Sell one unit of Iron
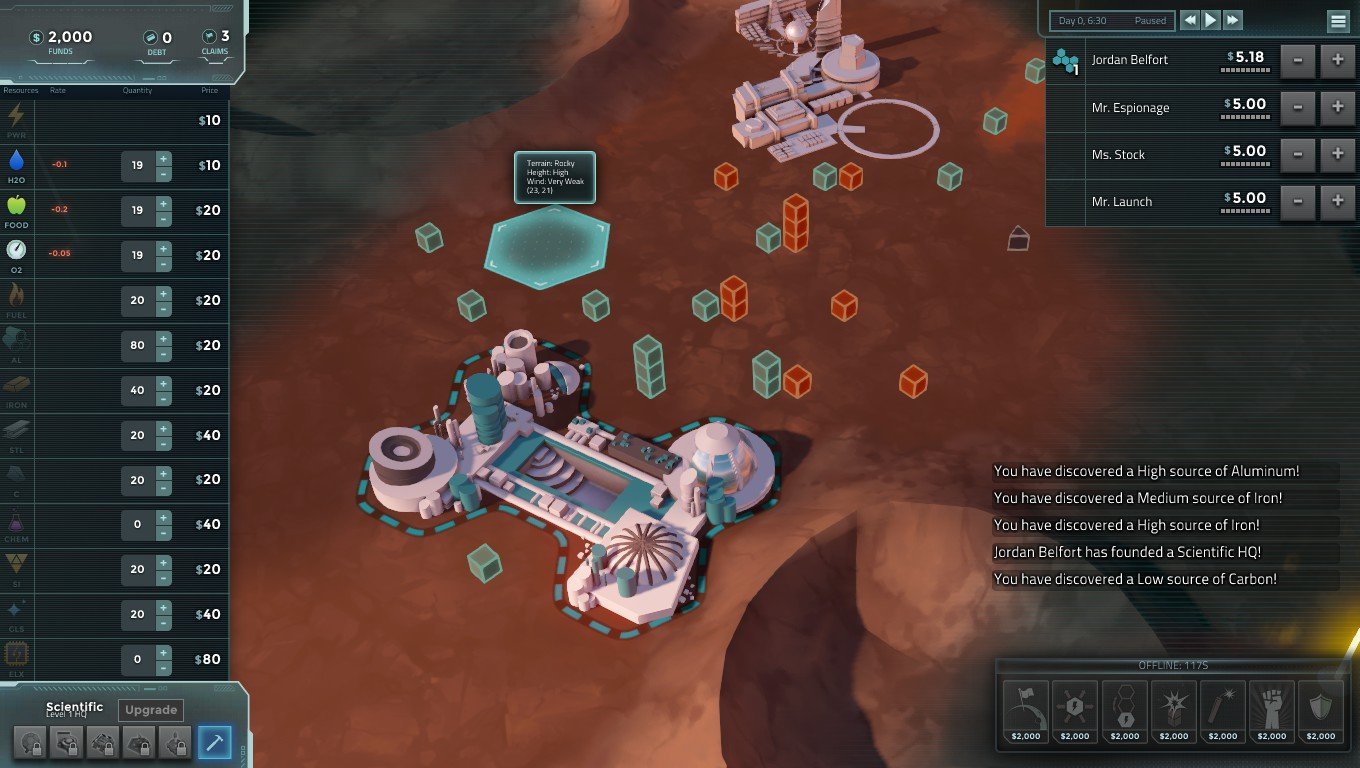 pos(163,398)
